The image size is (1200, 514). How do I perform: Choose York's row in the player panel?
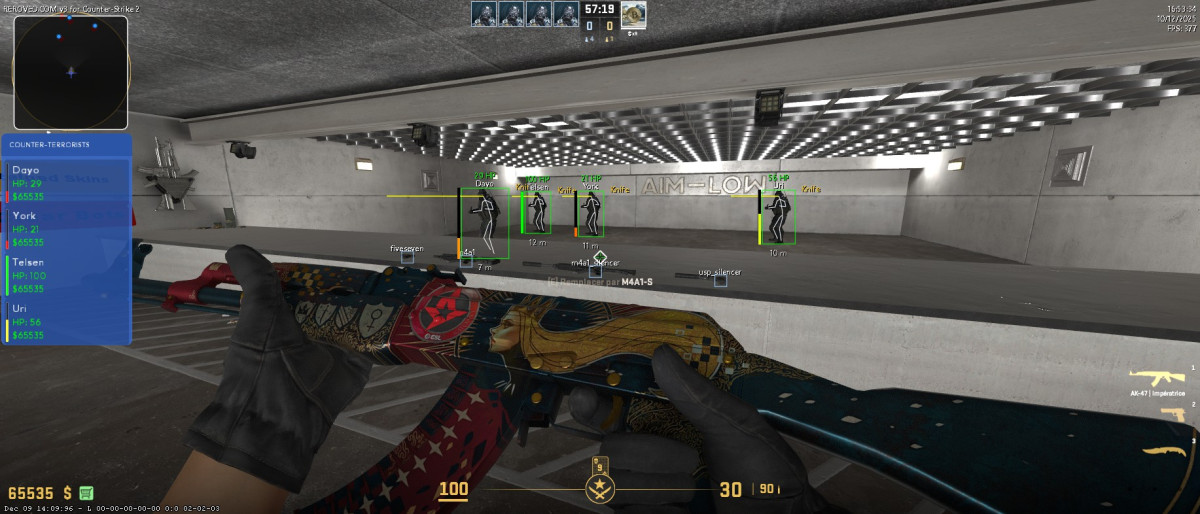pos(68,228)
